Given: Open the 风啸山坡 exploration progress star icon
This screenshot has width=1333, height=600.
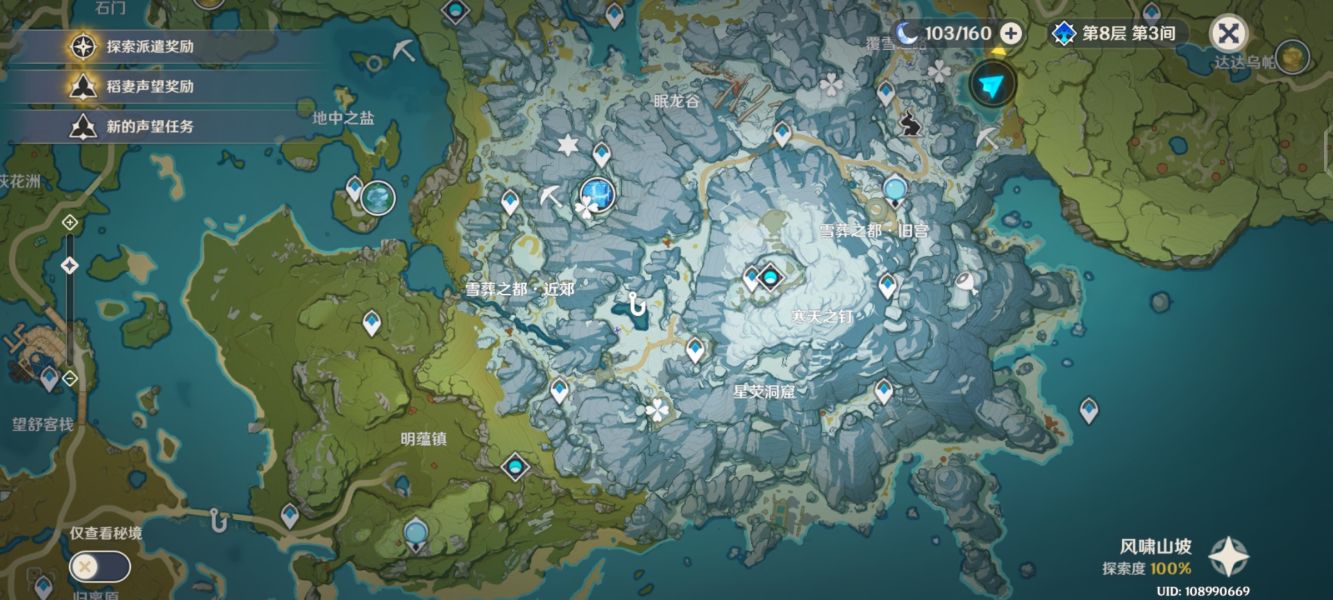Looking at the screenshot, I should (1227, 557).
